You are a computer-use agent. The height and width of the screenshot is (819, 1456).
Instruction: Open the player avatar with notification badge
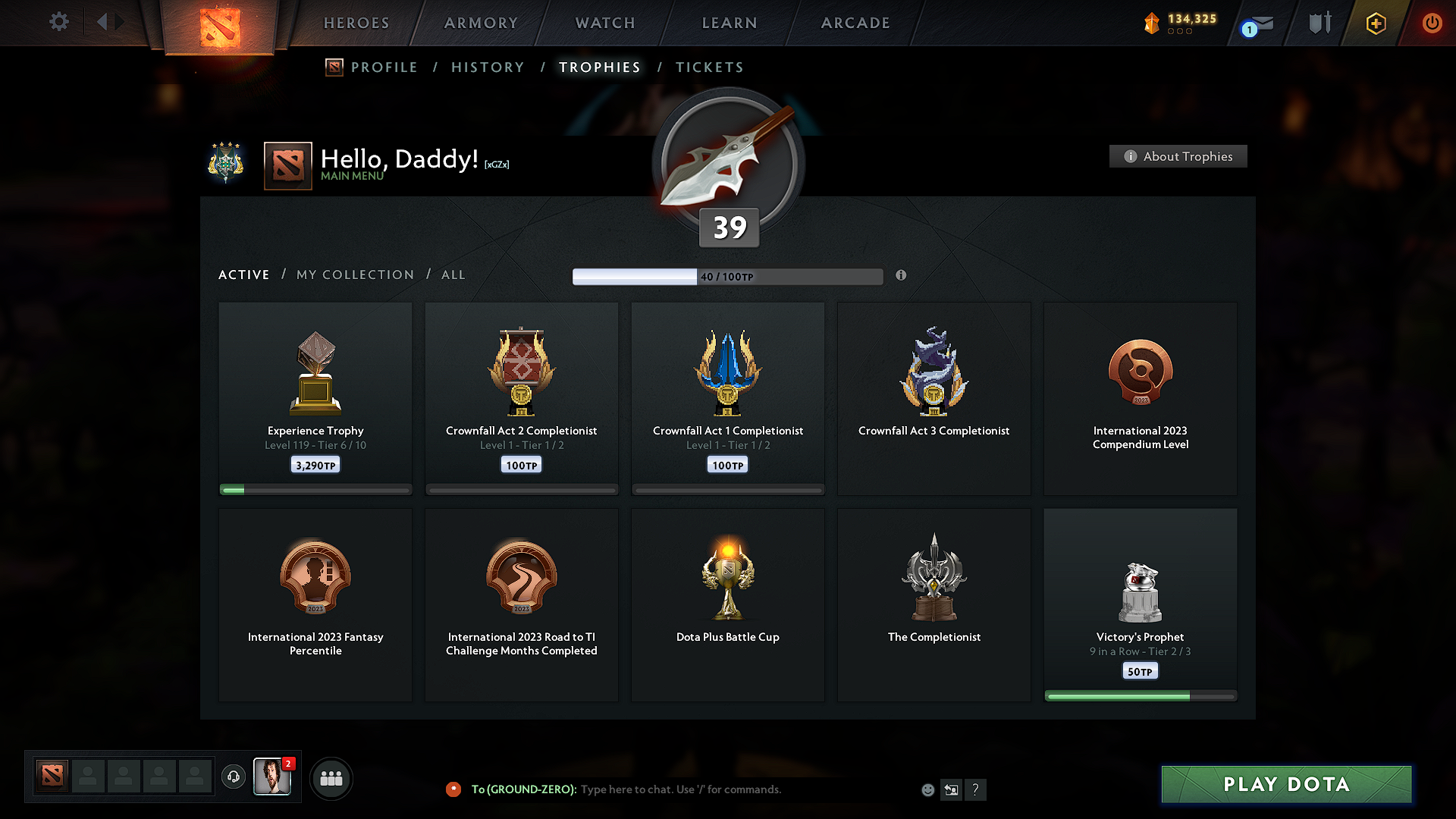coord(272,777)
